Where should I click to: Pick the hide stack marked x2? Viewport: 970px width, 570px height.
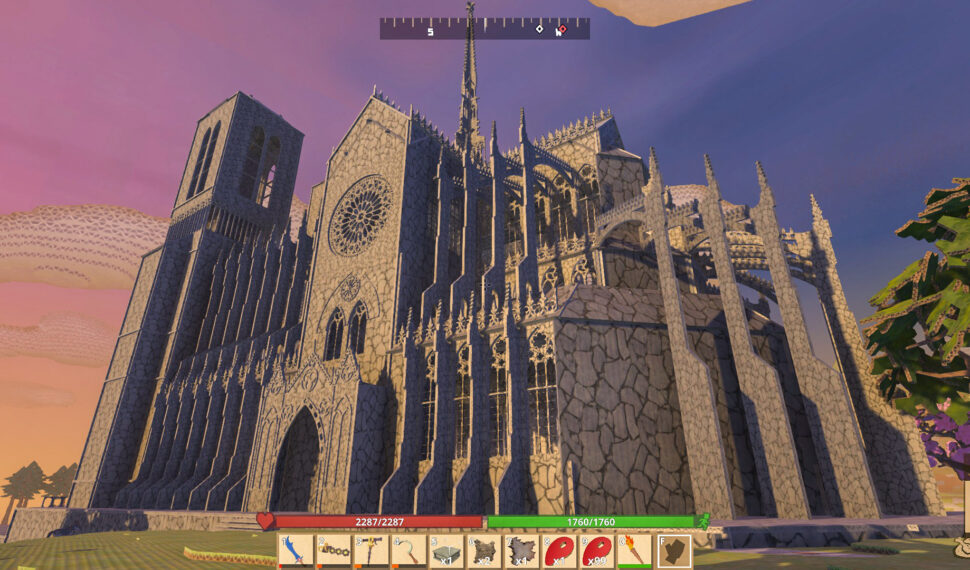484,551
